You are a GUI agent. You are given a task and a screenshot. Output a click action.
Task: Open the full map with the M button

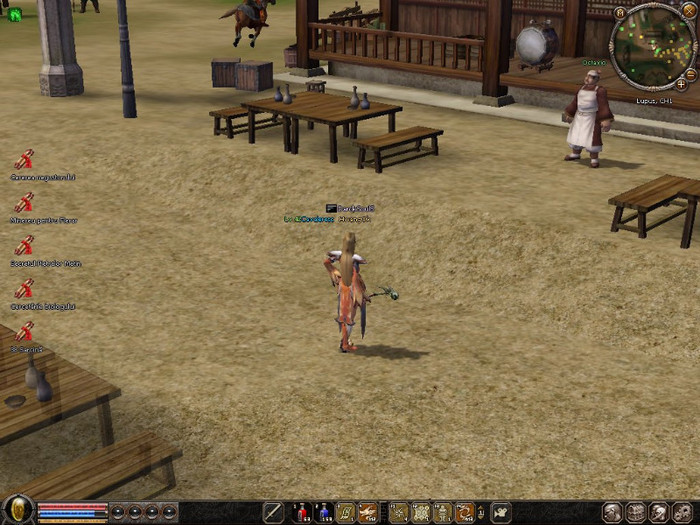click(619, 13)
